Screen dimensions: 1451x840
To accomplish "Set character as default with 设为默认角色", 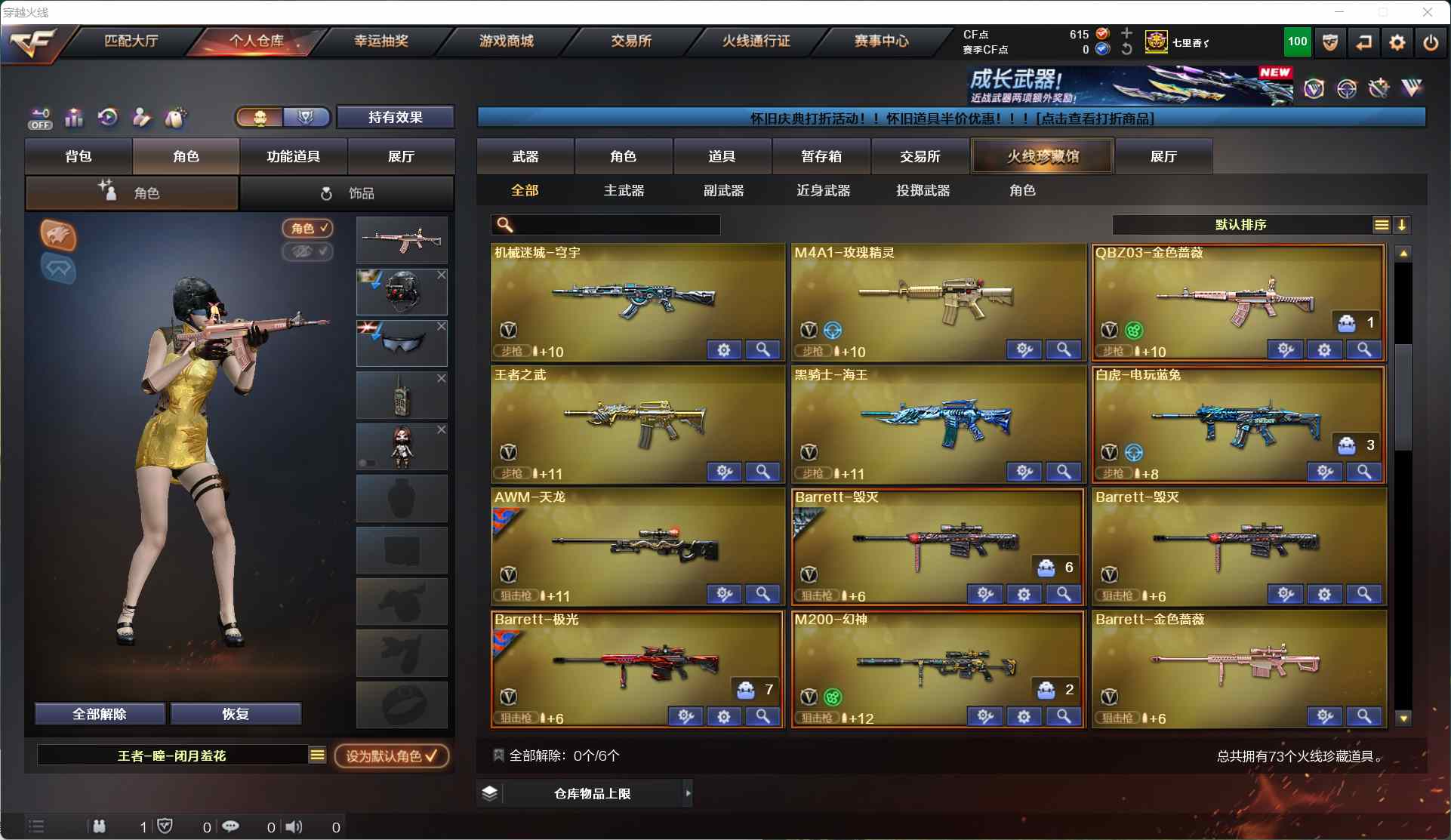I will [x=391, y=755].
